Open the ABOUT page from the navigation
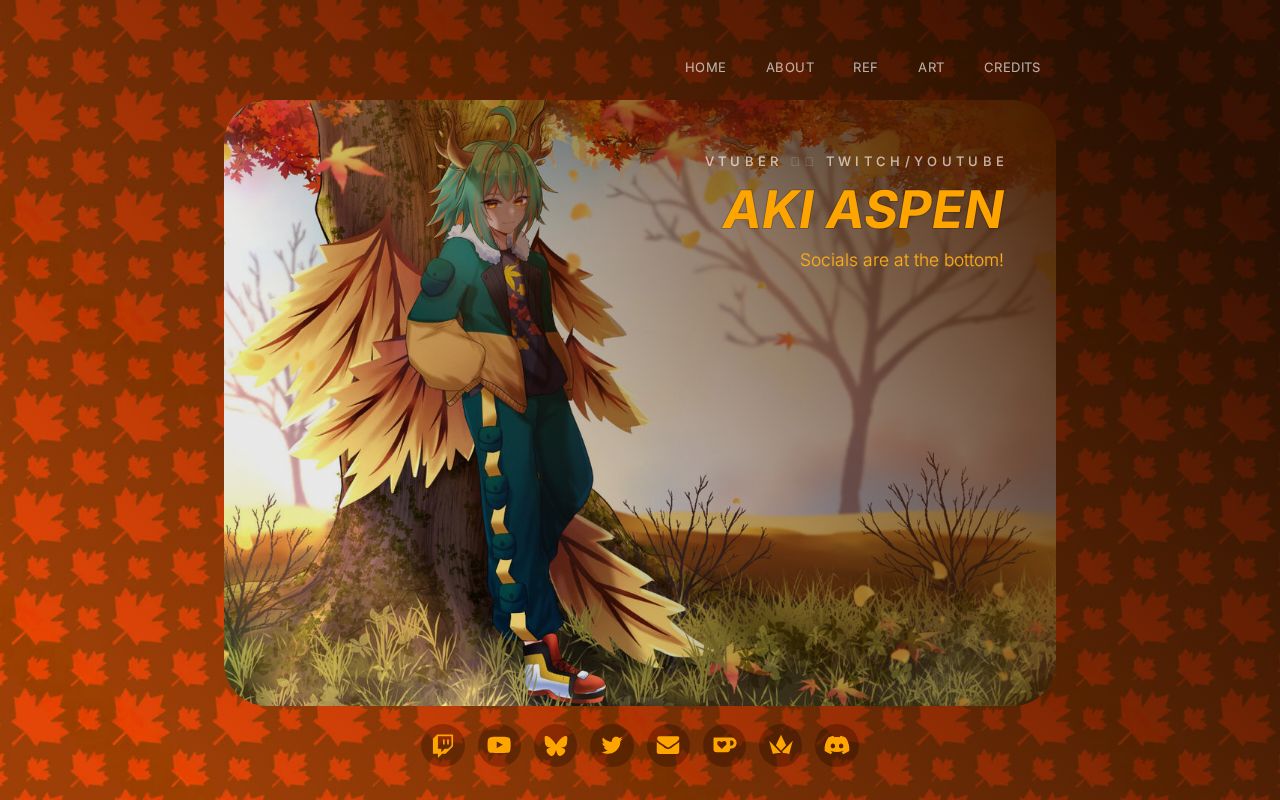The height and width of the screenshot is (800, 1280). tap(790, 67)
